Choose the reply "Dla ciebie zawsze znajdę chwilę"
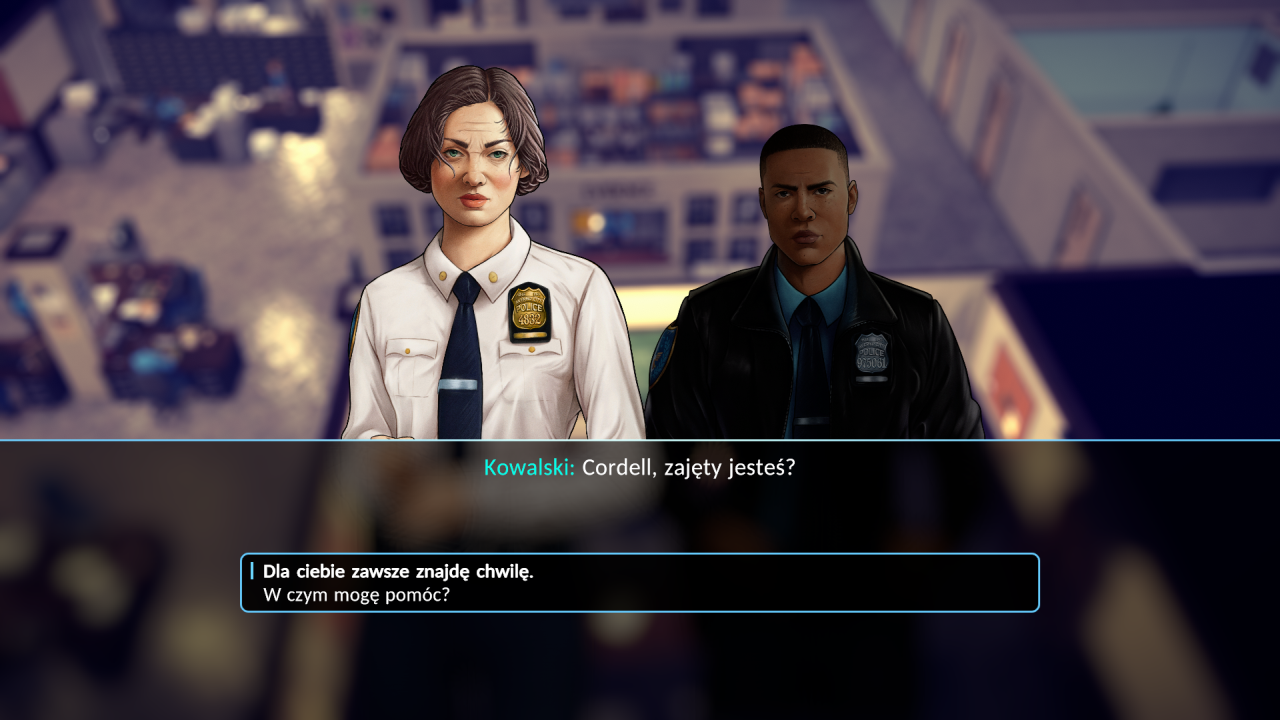Image resolution: width=1280 pixels, height=720 pixels. pyautogui.click(x=398, y=573)
